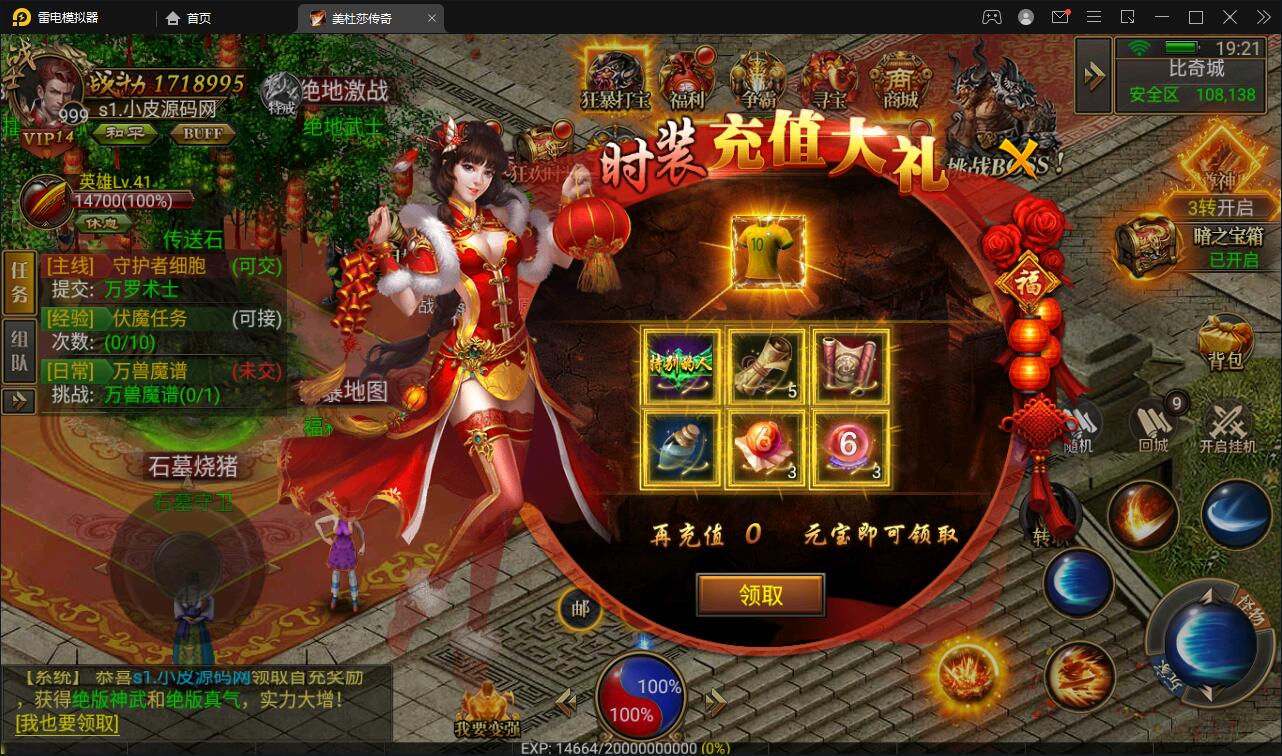Toggle the BUFF button near the avatar

coord(203,133)
